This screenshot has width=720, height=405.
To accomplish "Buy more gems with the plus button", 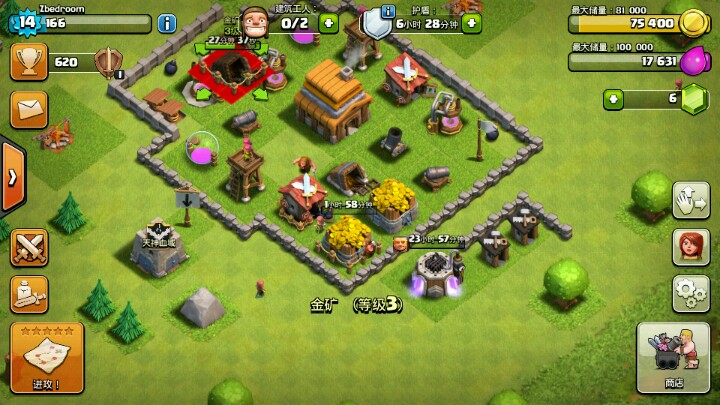I will [613, 98].
